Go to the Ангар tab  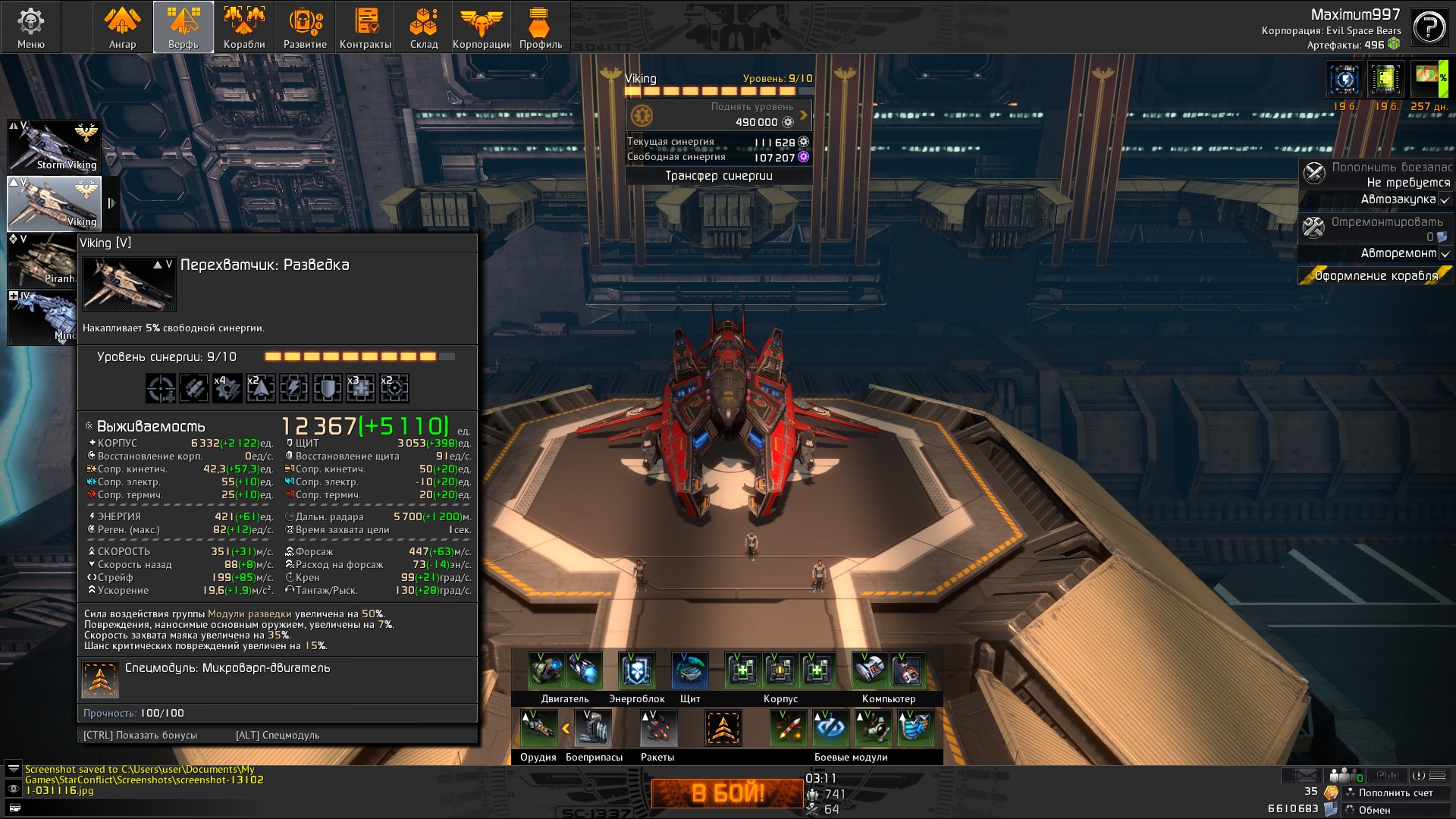point(122,27)
